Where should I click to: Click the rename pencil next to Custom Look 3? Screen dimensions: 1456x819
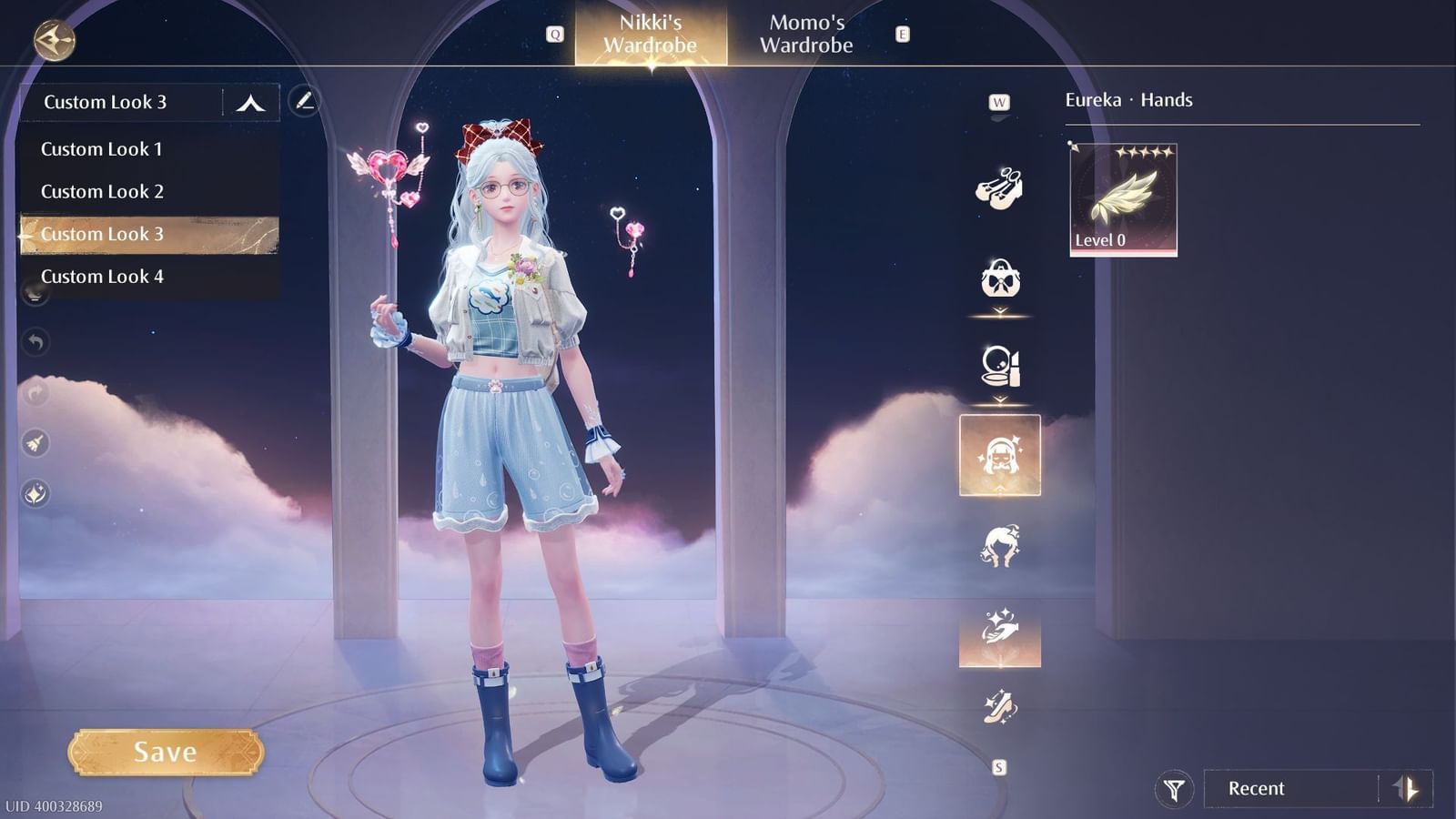[305, 103]
